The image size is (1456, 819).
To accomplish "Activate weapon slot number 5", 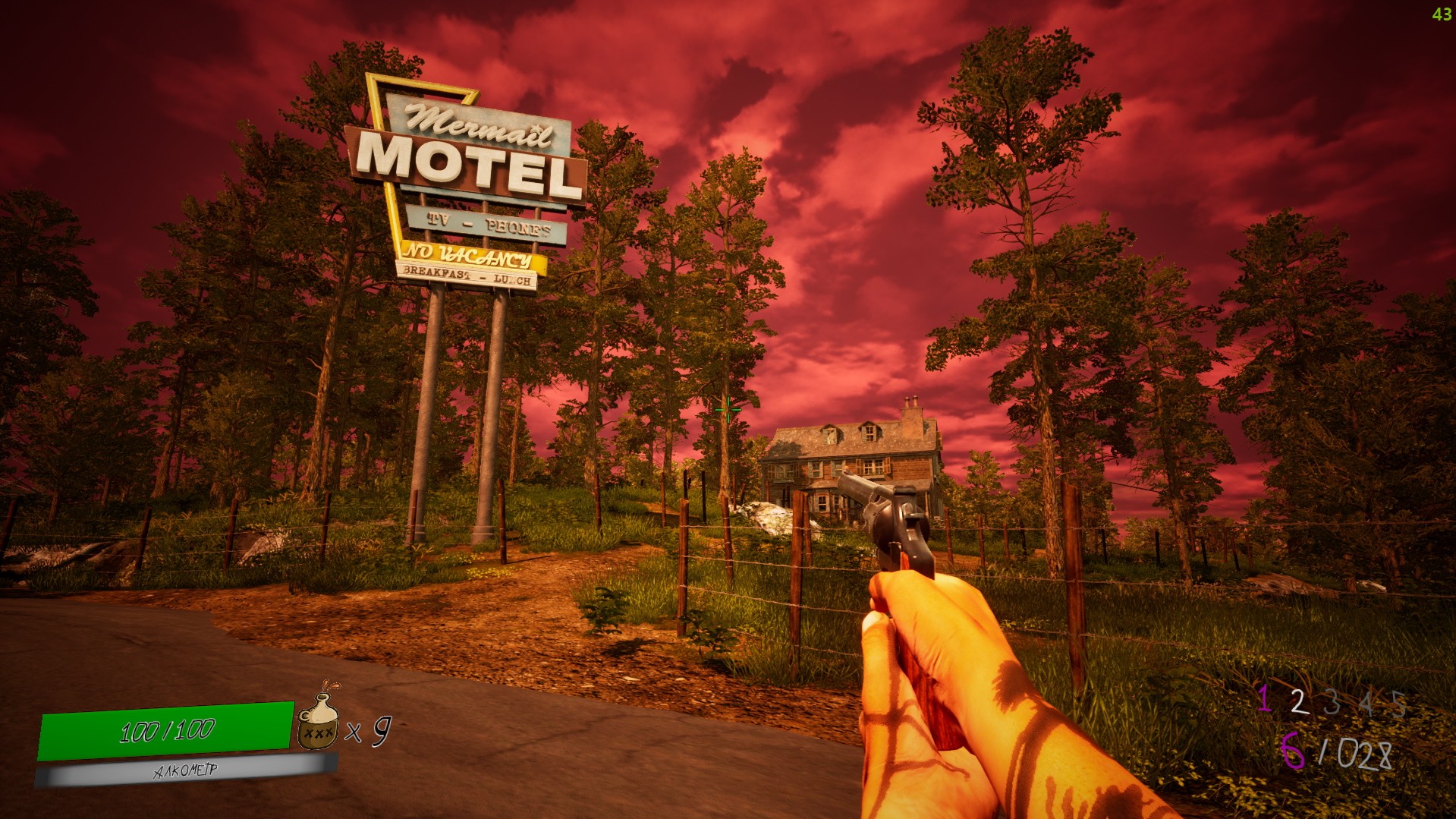I will [x=1399, y=705].
